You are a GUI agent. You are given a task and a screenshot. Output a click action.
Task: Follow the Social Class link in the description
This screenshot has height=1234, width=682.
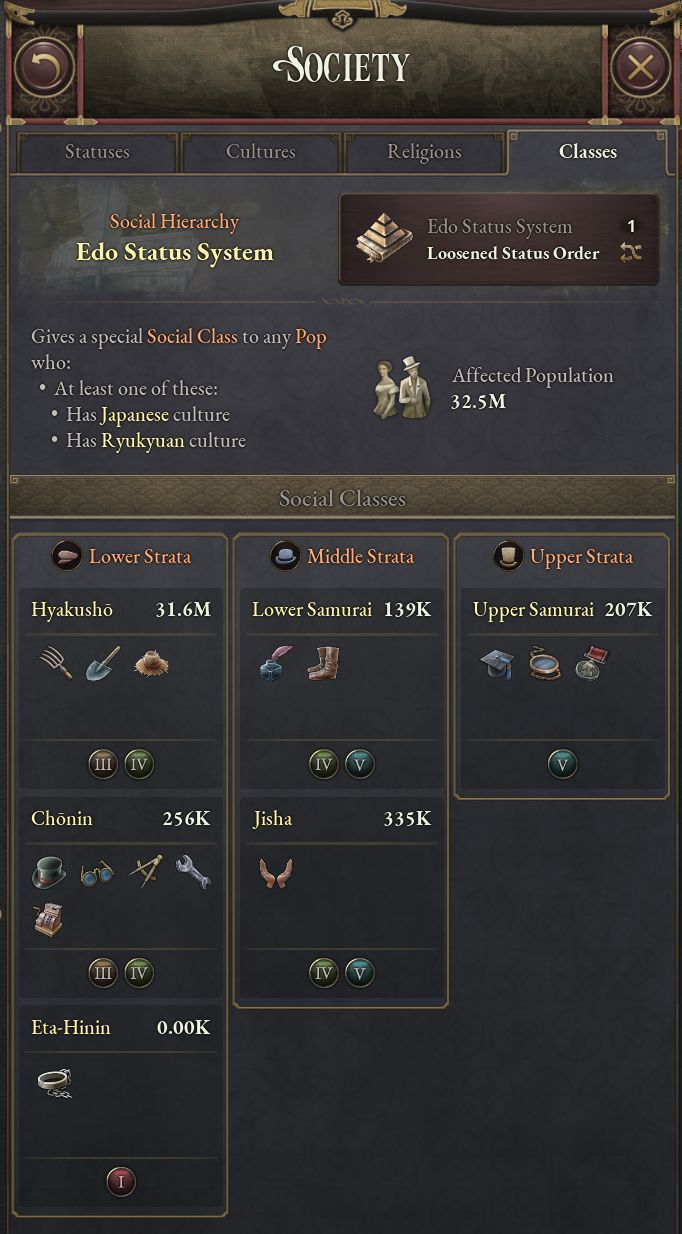click(x=192, y=336)
